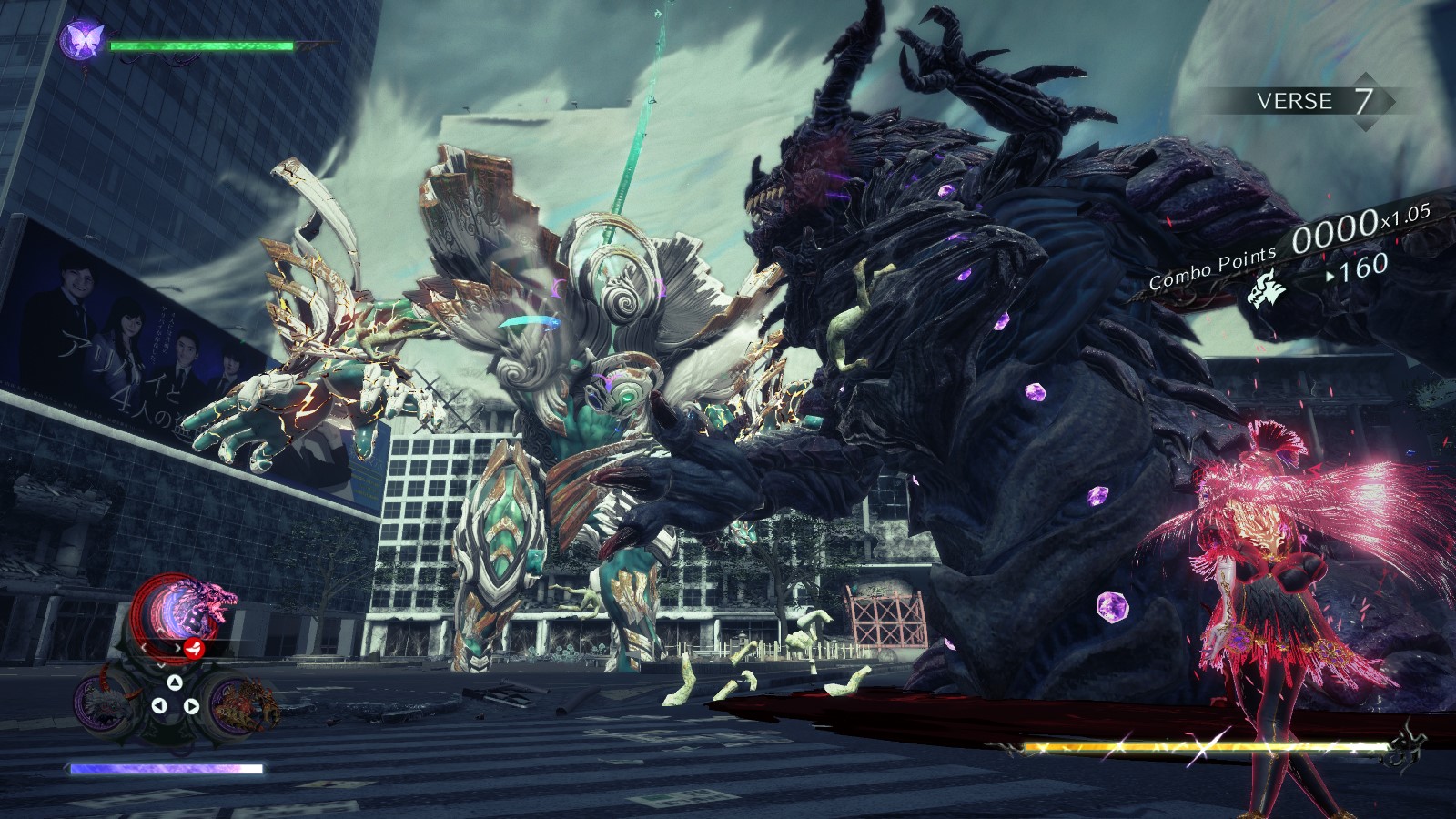The width and height of the screenshot is (1456, 819).
Task: Click the right d-pad arrow to switch demons
Action: (192, 704)
